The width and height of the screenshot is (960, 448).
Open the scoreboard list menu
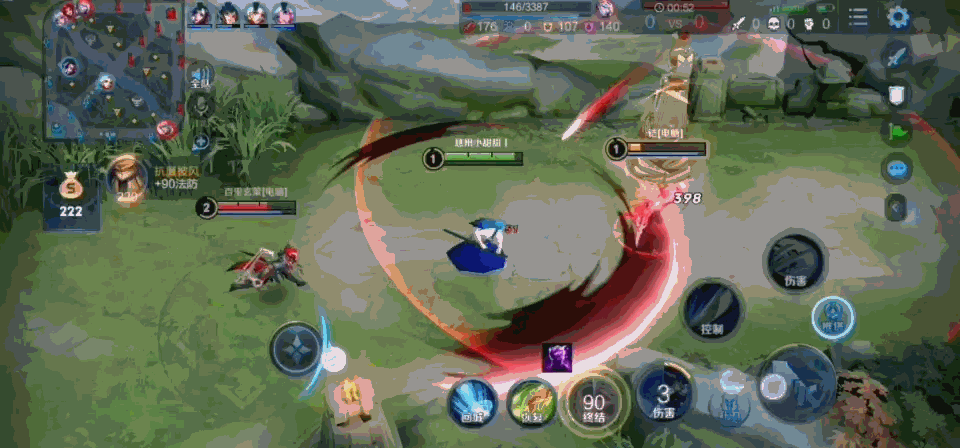[x=858, y=17]
